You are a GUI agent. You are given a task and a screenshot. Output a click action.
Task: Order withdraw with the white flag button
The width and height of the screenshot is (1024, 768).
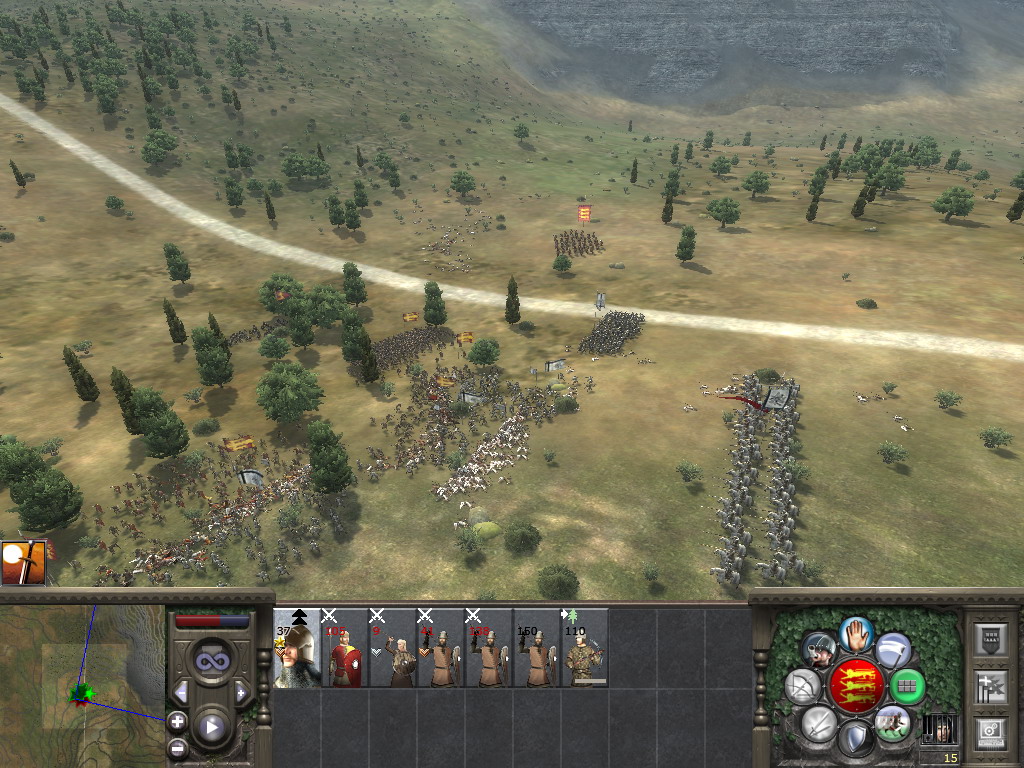tap(893, 650)
